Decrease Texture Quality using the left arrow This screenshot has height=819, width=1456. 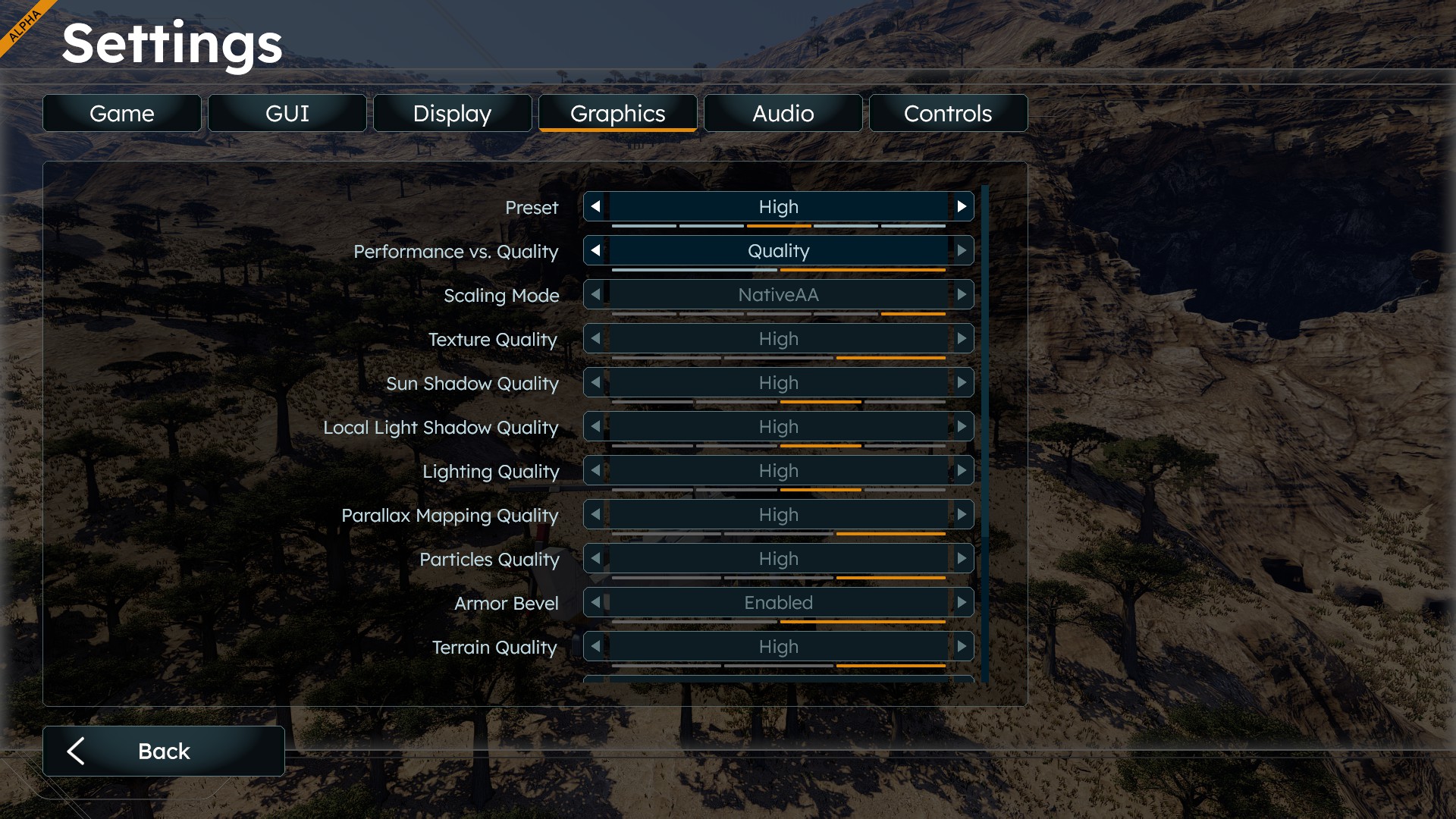click(596, 338)
